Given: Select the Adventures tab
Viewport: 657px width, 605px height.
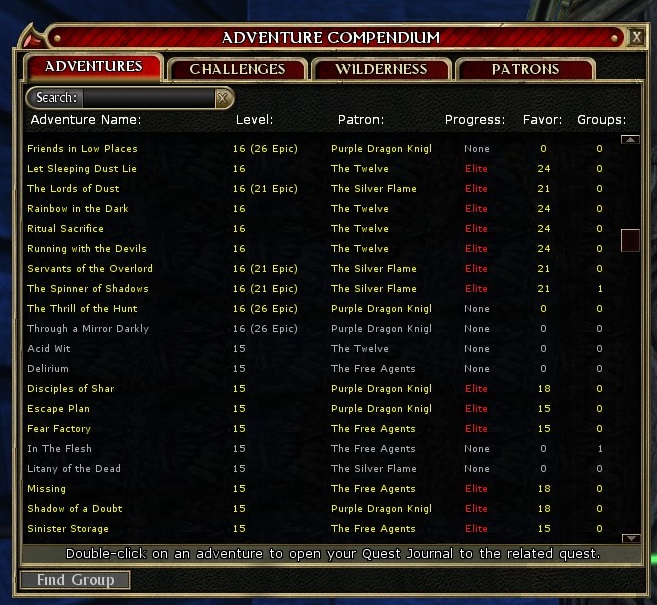Looking at the screenshot, I should click(x=93, y=67).
